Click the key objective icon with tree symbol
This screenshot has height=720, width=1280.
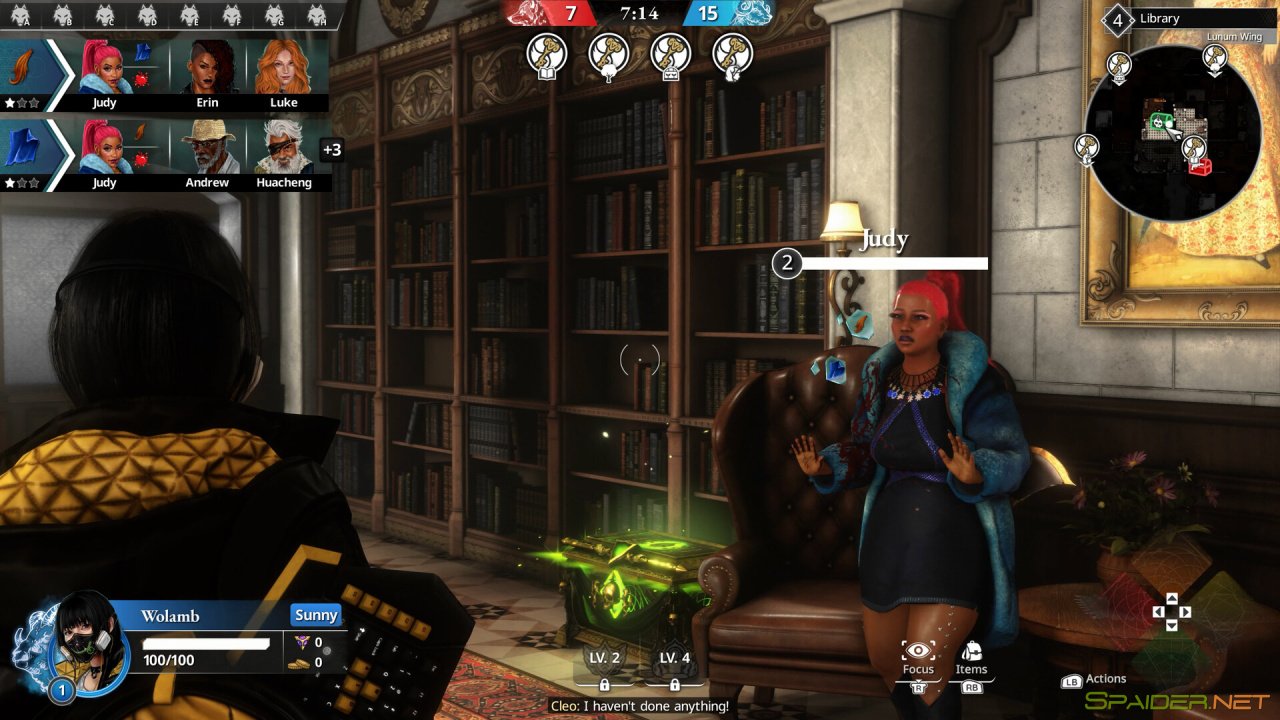point(609,53)
